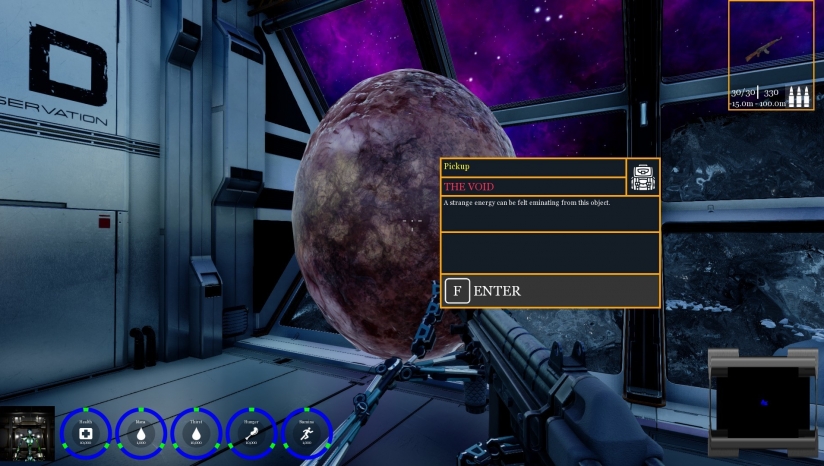Screen dimensions: 824x466
Task: Click the Stamina running-man ring
Action: tap(307, 433)
